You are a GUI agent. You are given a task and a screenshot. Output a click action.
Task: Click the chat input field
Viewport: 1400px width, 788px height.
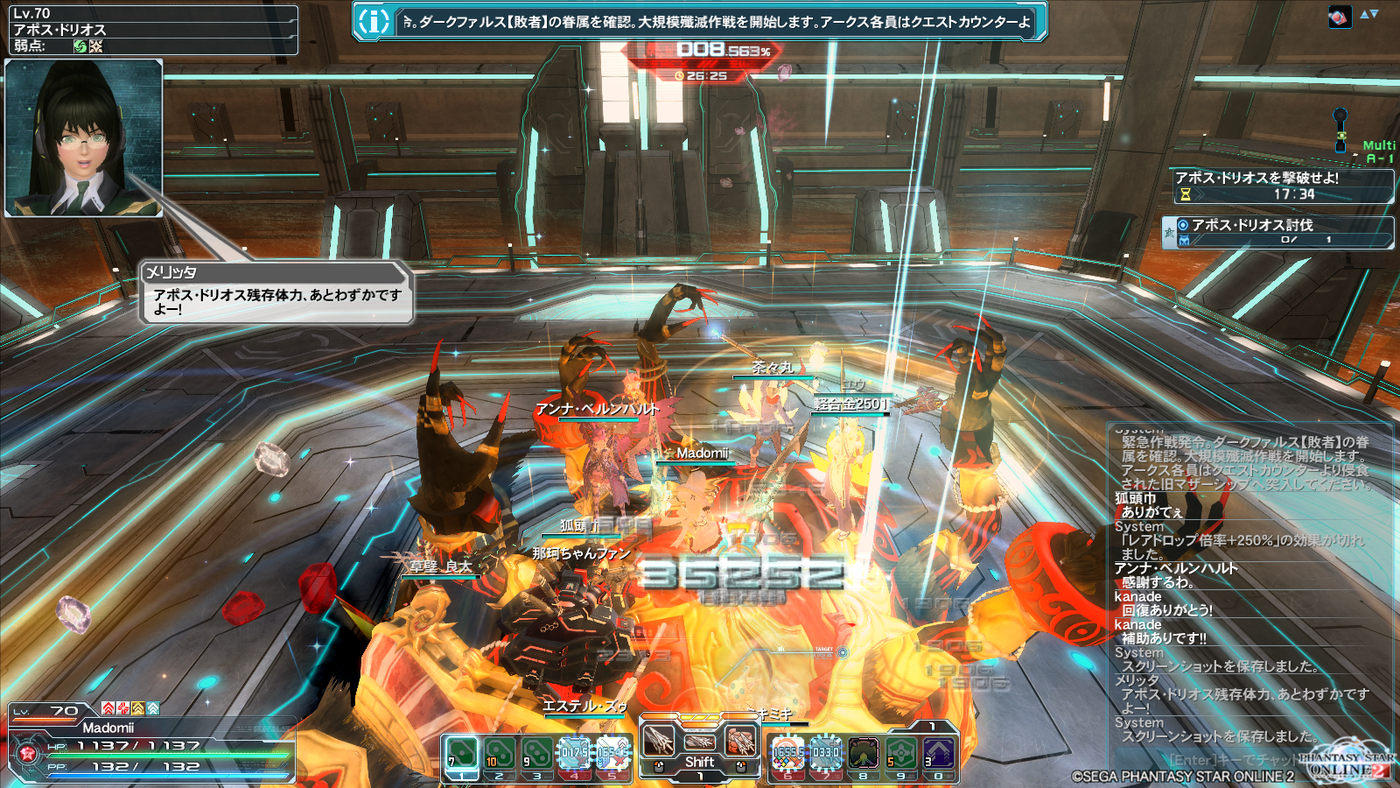pos(1240,760)
